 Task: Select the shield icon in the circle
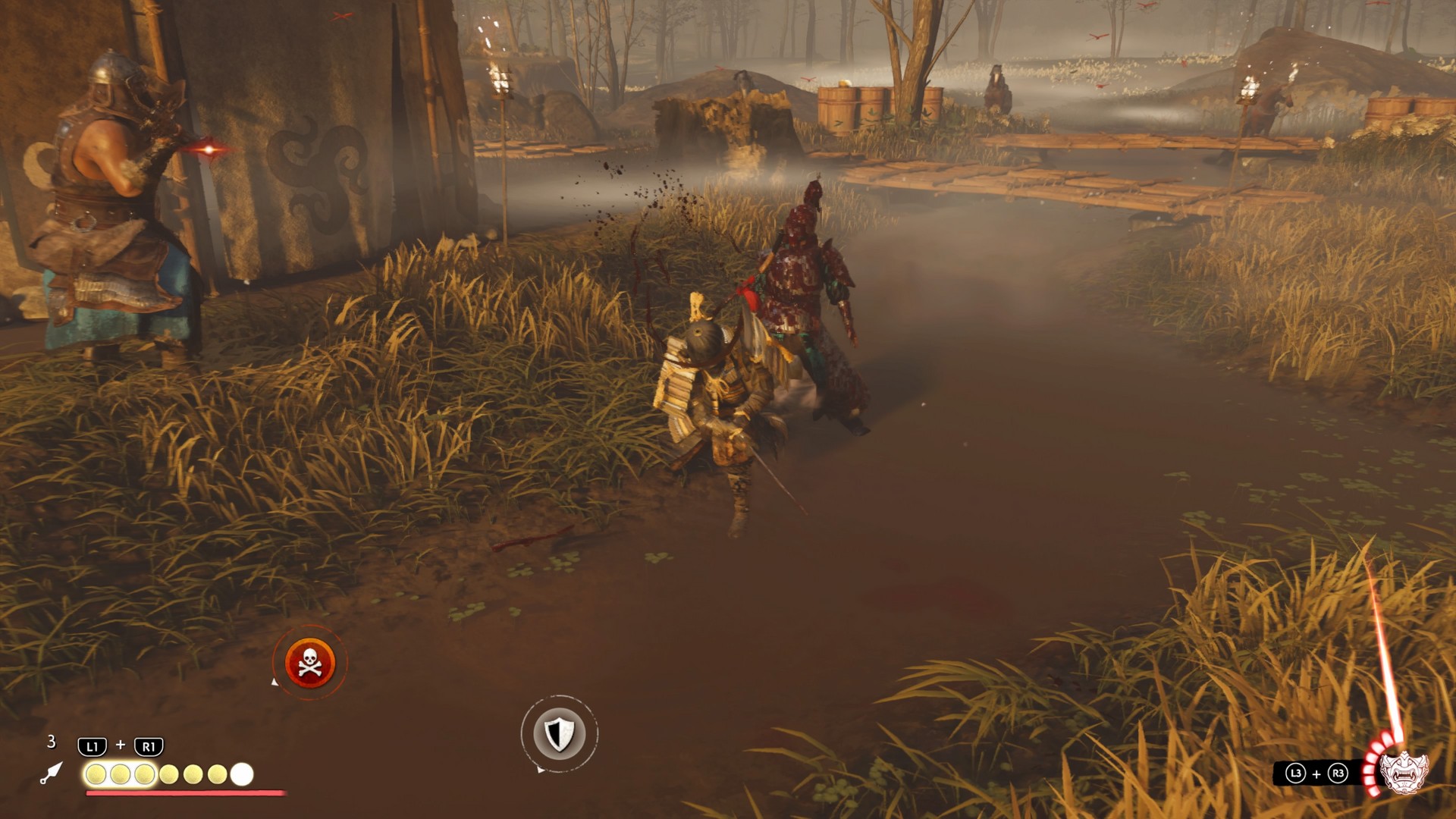click(x=559, y=733)
